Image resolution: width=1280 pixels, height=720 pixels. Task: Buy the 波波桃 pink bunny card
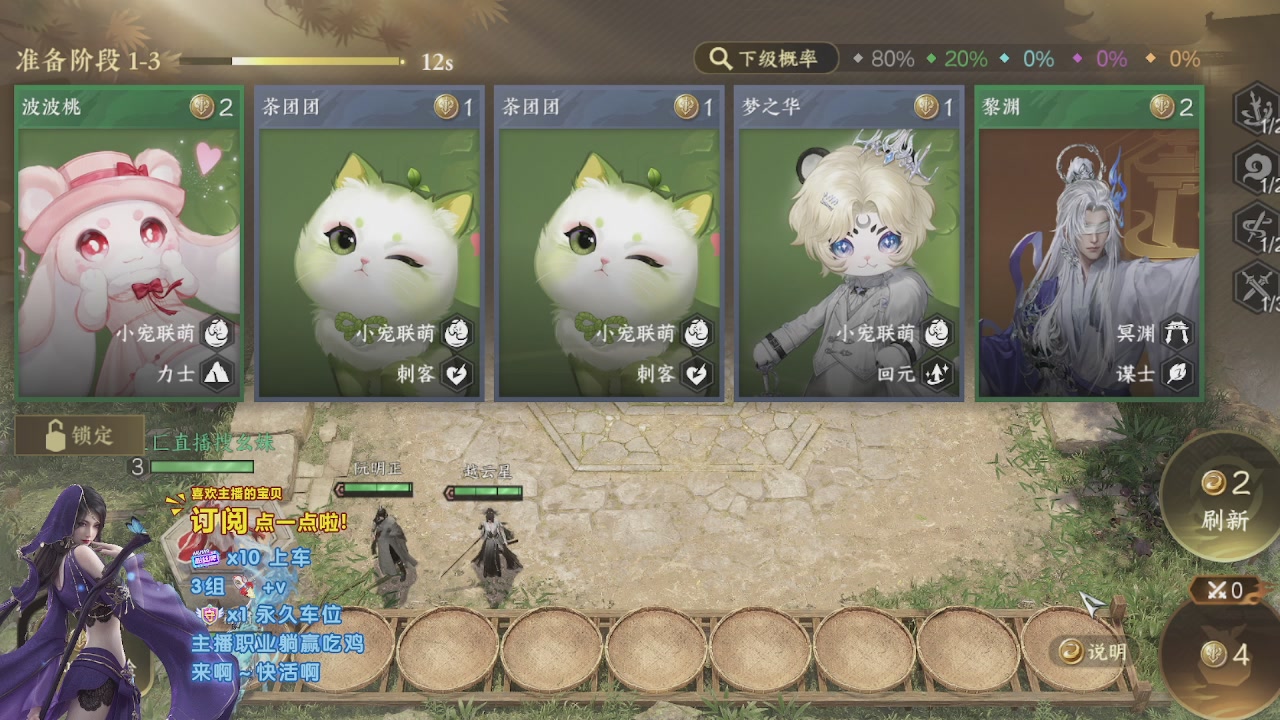[x=128, y=243]
